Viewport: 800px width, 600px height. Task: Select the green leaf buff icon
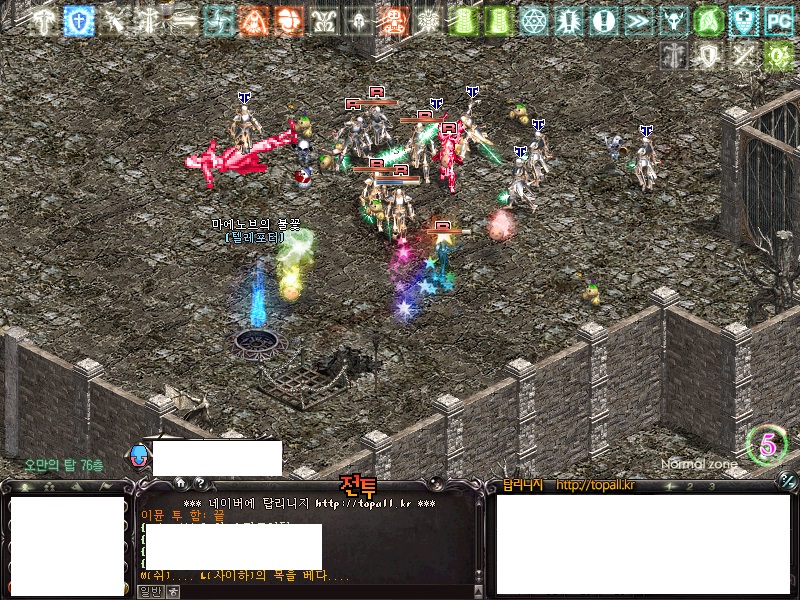(708, 20)
